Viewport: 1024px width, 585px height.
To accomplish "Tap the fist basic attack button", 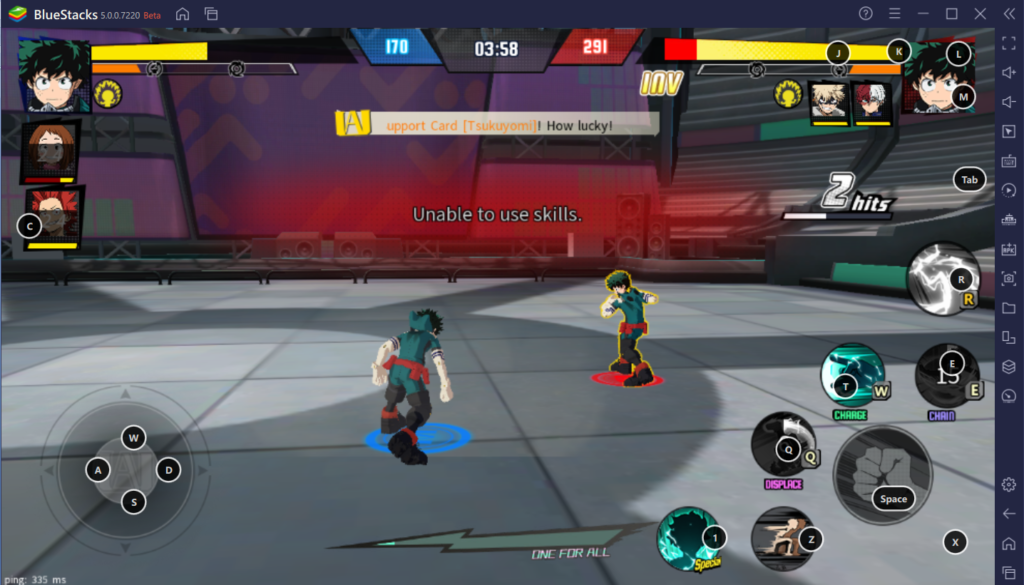I will pos(882,475).
